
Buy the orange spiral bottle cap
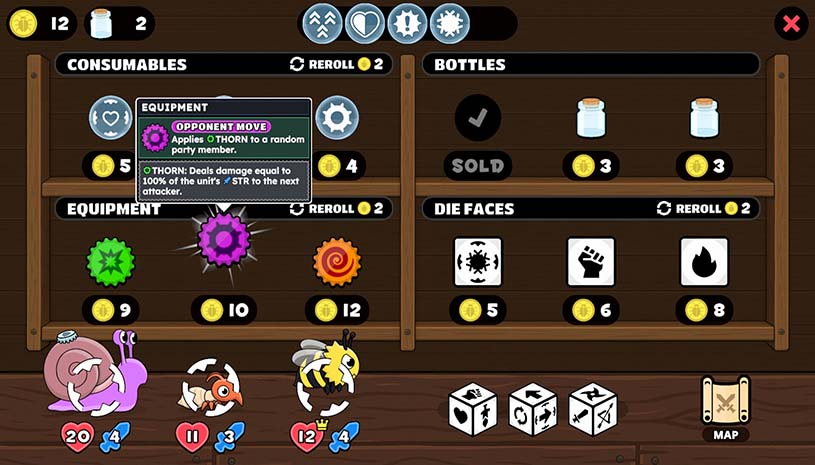pos(337,262)
